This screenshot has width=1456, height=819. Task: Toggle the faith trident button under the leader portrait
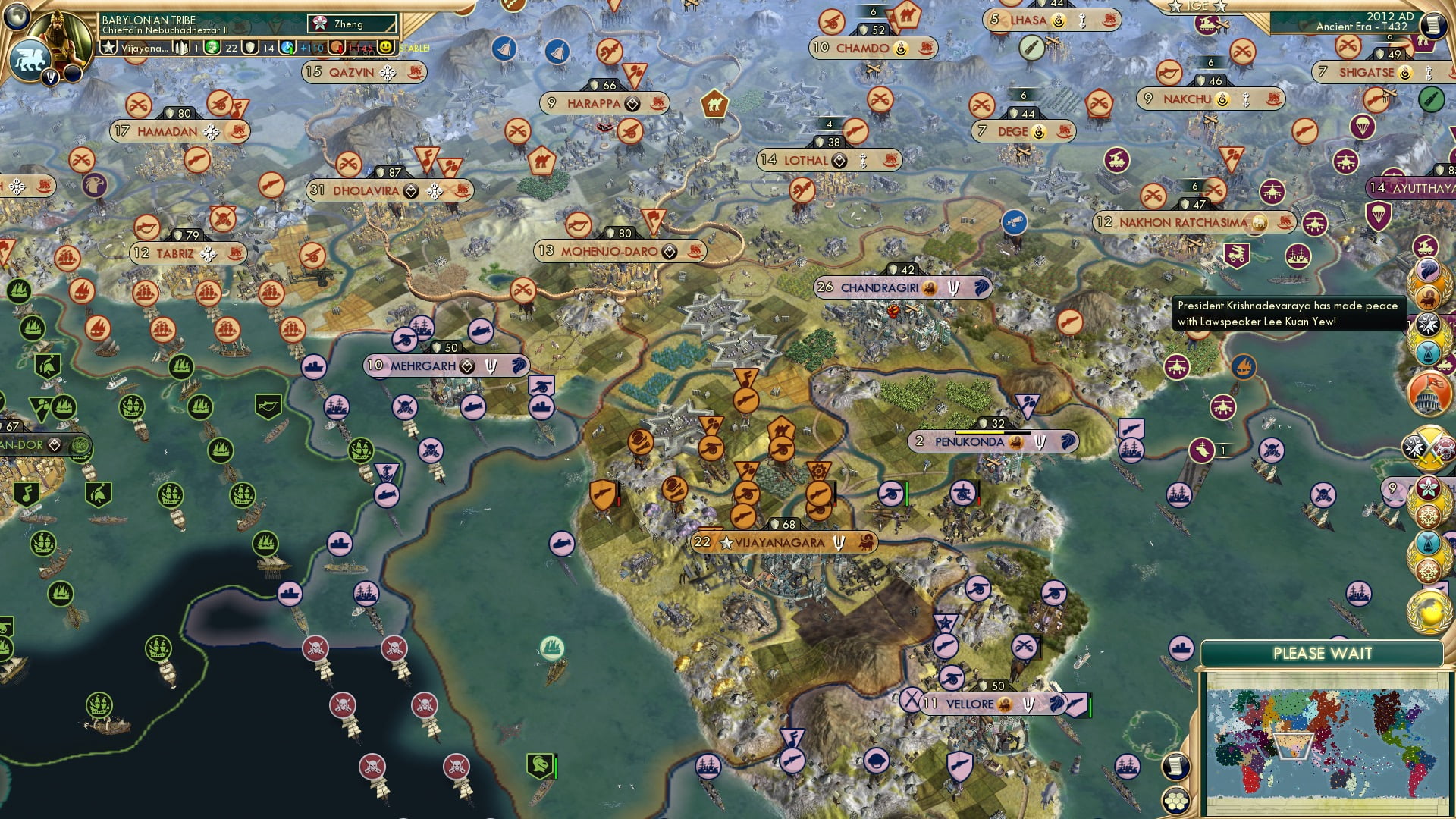point(50,76)
